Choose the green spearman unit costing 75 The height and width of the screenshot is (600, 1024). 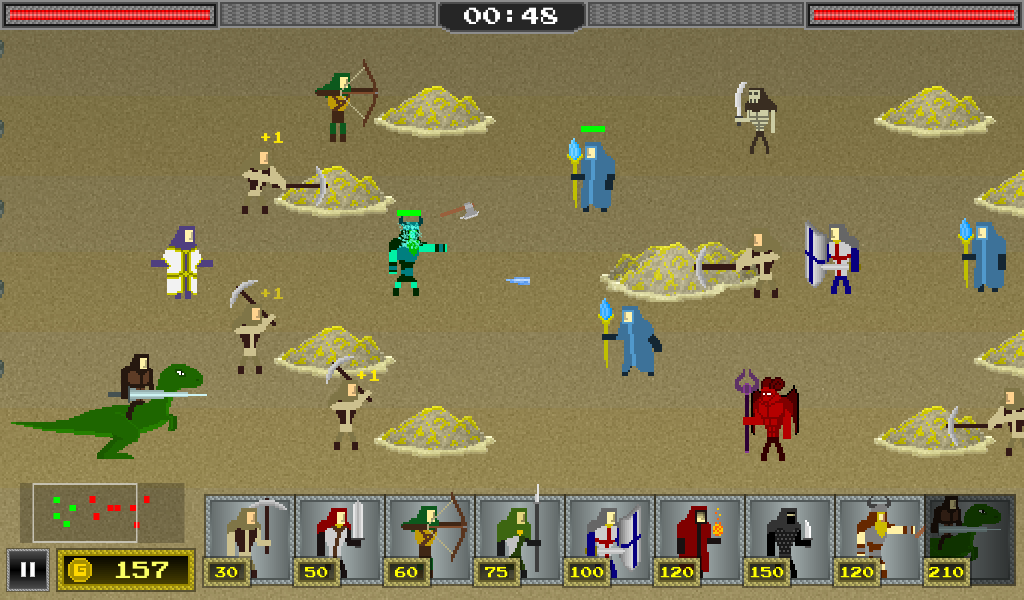click(519, 538)
